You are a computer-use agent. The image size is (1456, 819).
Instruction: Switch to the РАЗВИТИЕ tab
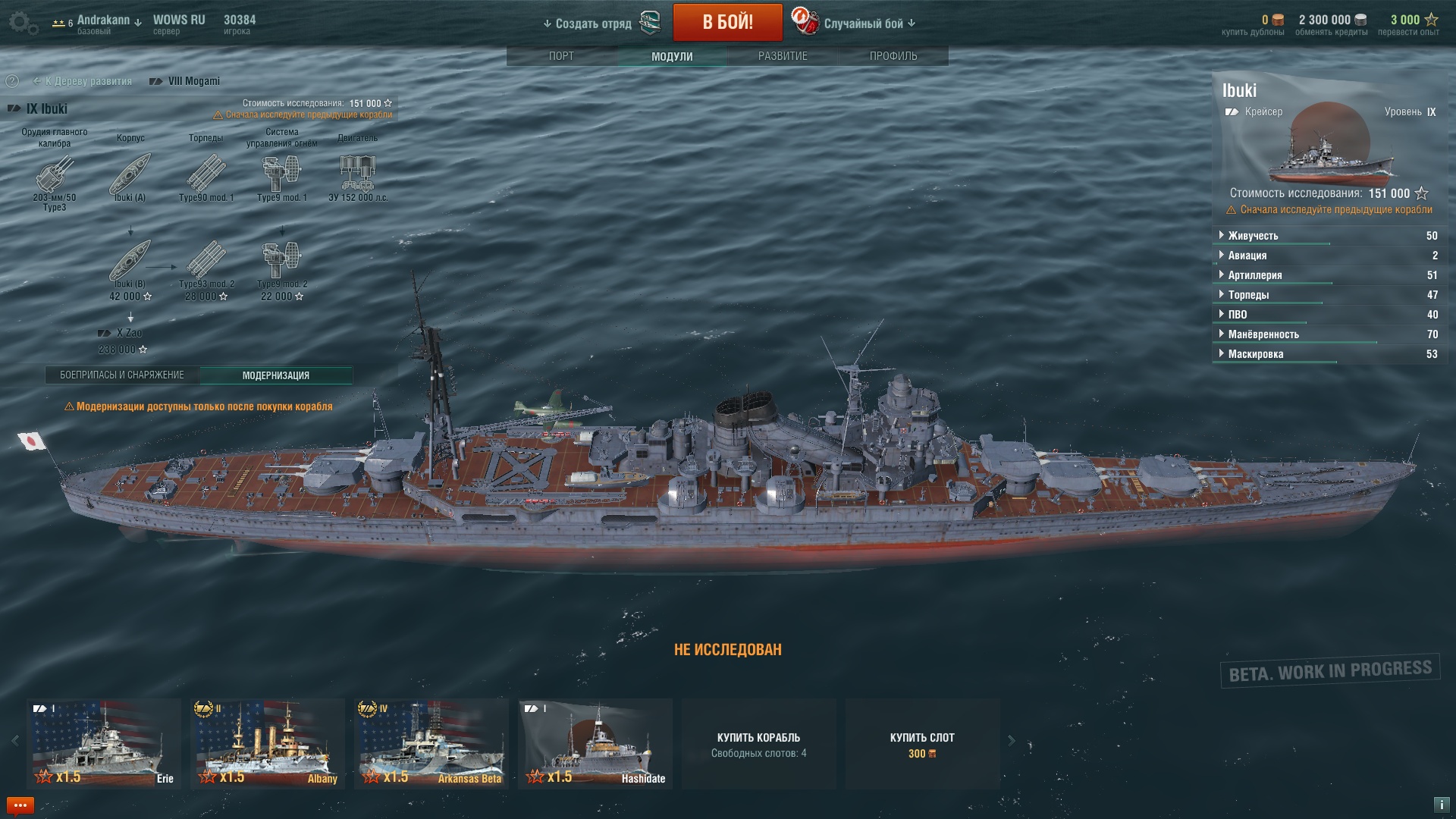(x=783, y=56)
